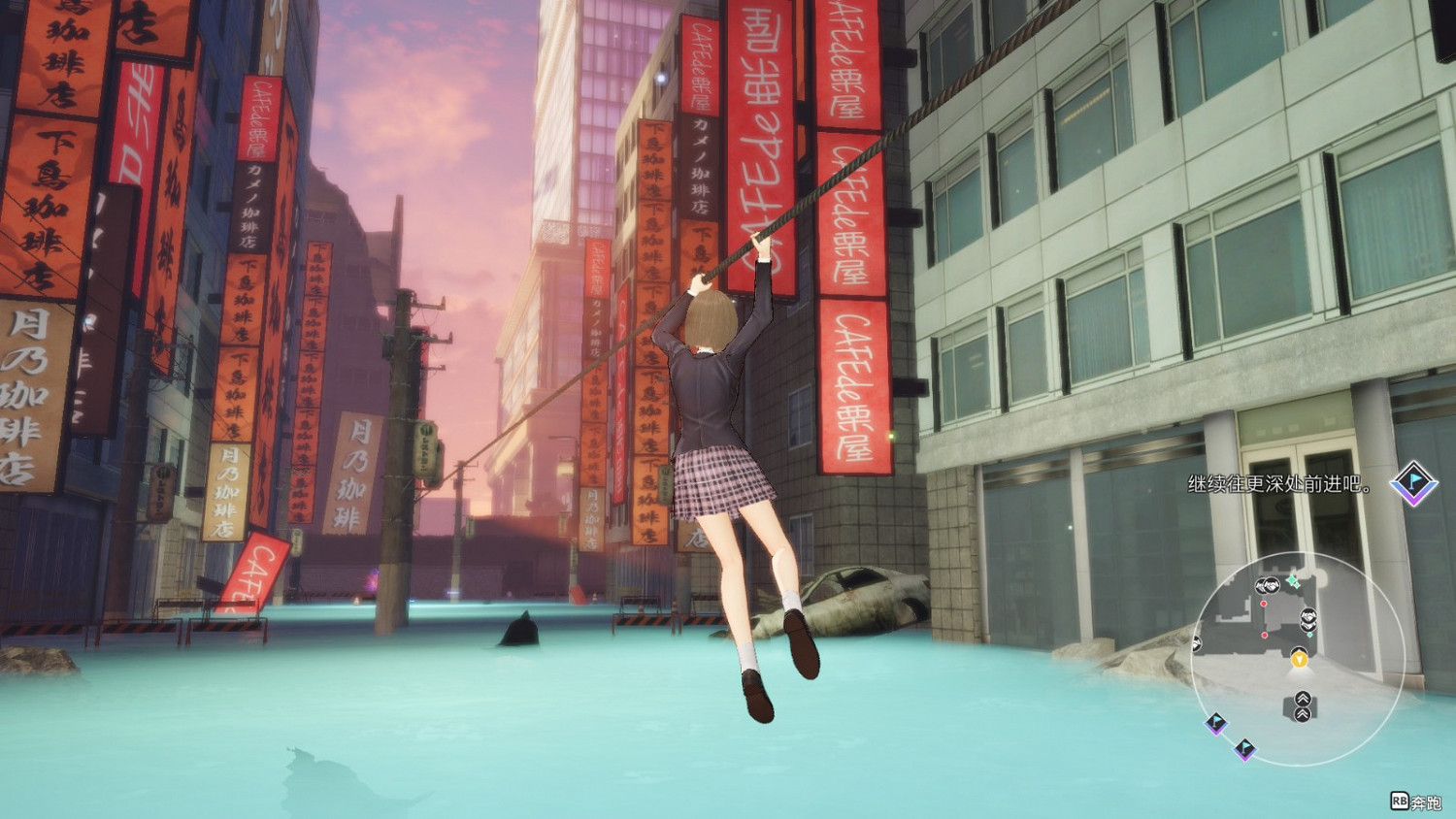Image resolution: width=1456 pixels, height=819 pixels.
Task: Click the 奔跑 action label in bottom-right corner
Action: [1425, 802]
